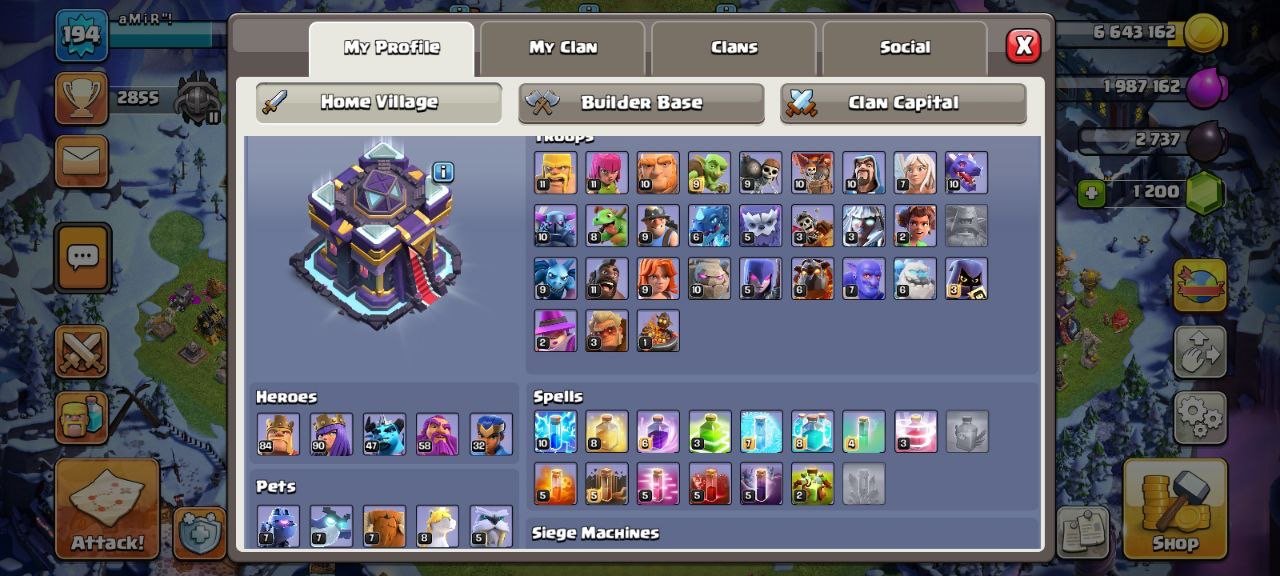Buy more gems with the plus button
The width and height of the screenshot is (1280, 576).
[1092, 192]
